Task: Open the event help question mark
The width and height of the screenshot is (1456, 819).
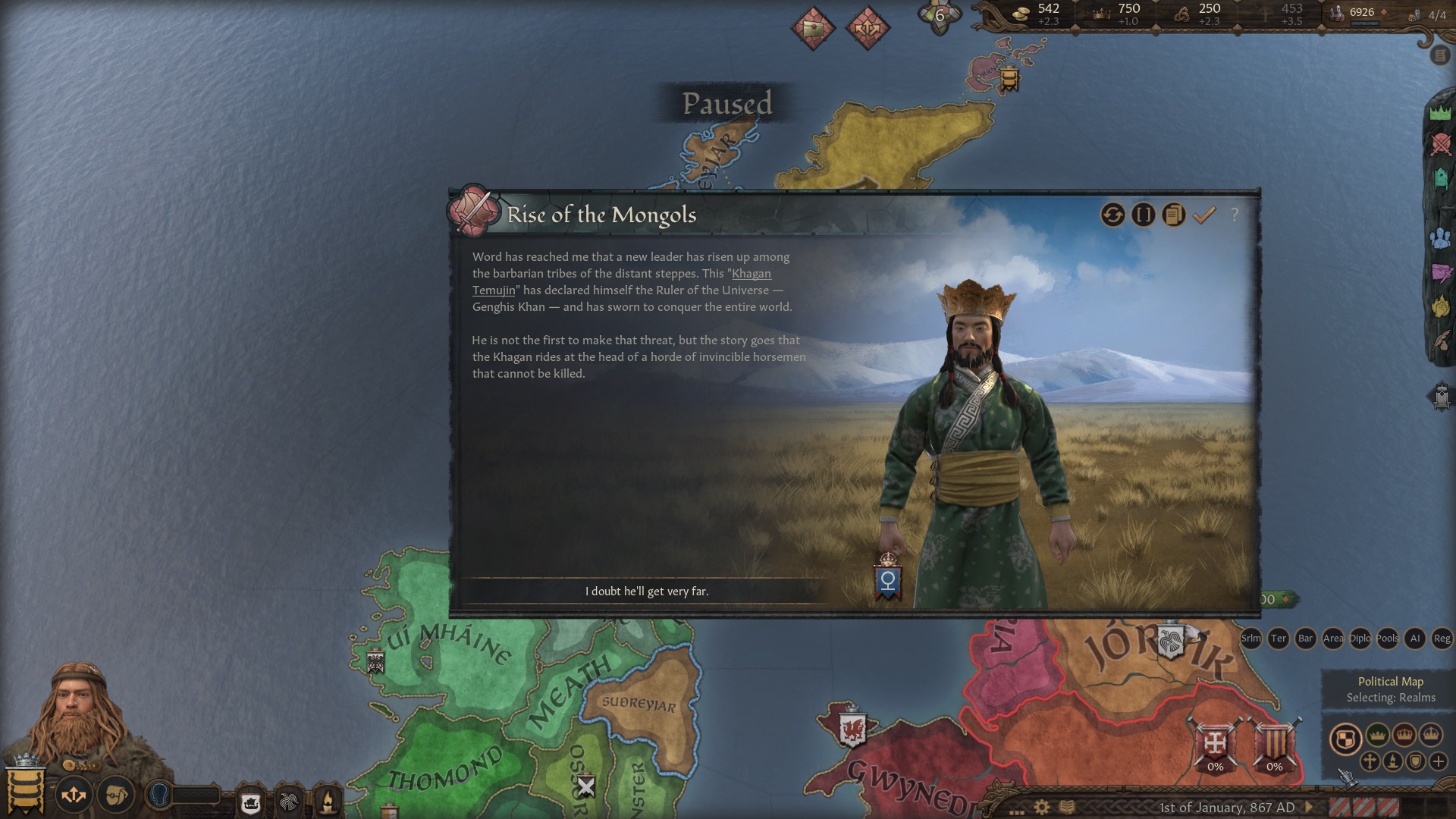Action: point(1236,215)
